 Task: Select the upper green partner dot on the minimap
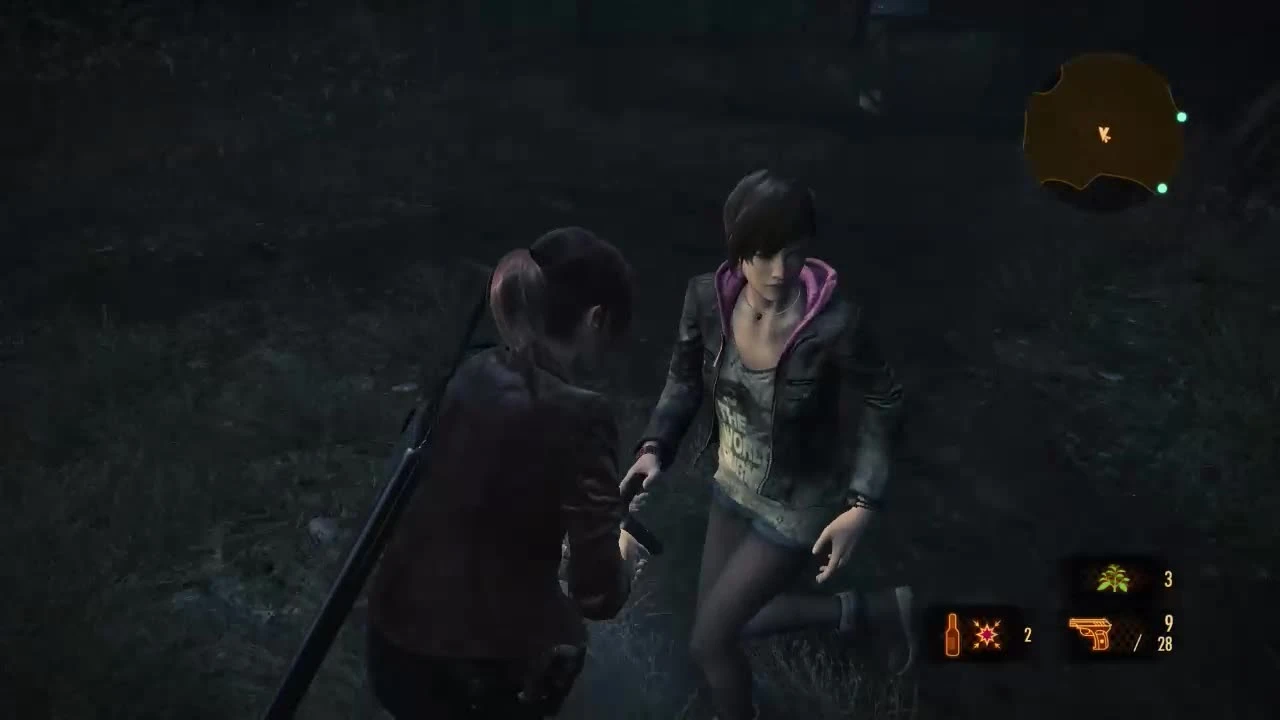(x=1184, y=116)
